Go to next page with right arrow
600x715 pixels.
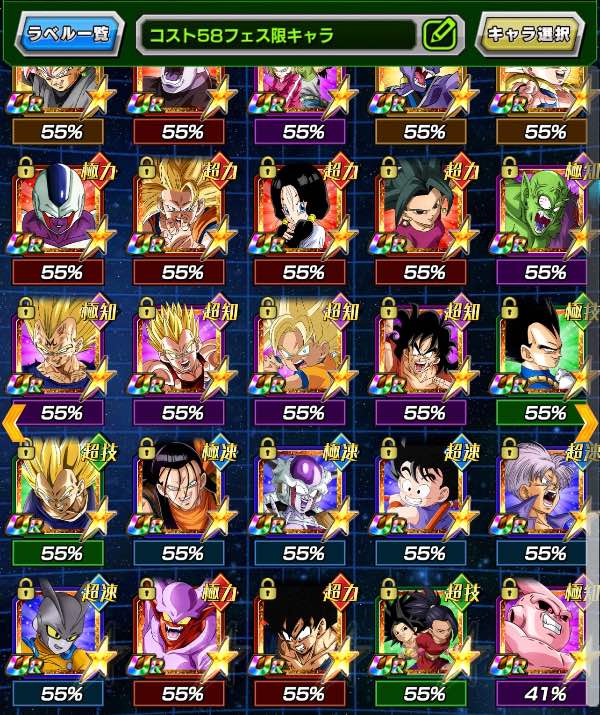(x=588, y=420)
